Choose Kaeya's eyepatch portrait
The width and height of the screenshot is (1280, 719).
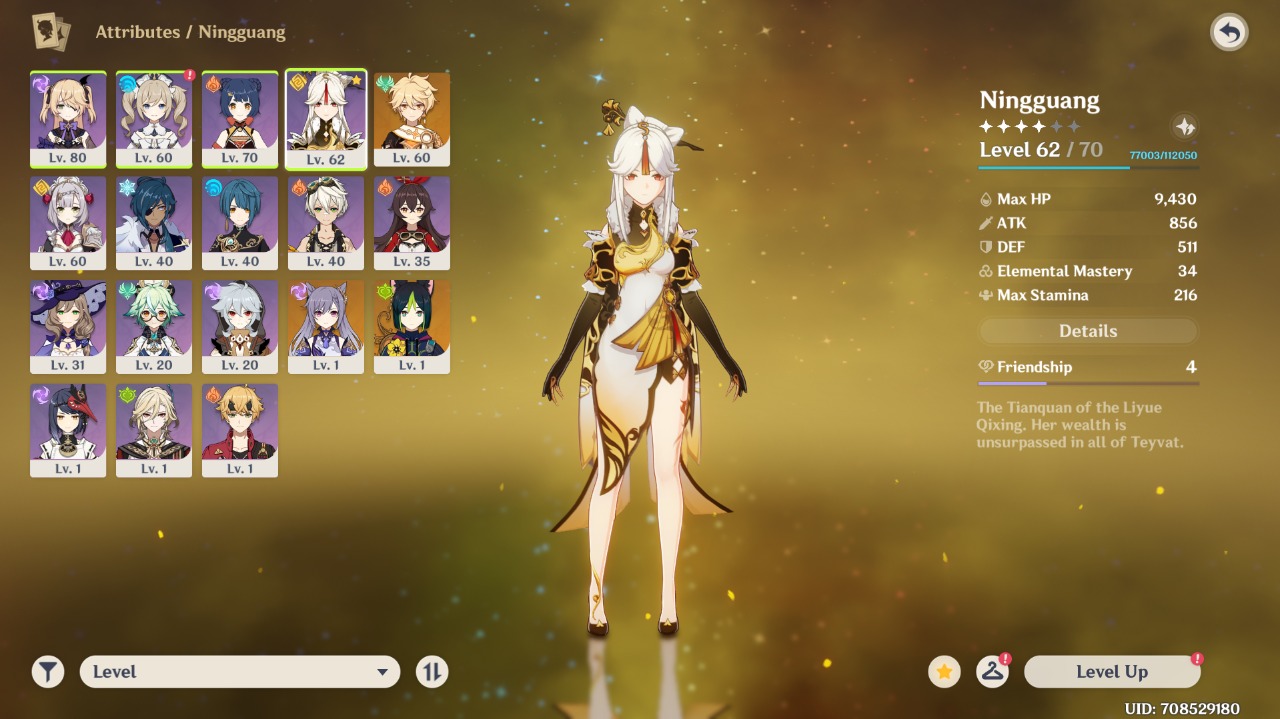coord(154,222)
